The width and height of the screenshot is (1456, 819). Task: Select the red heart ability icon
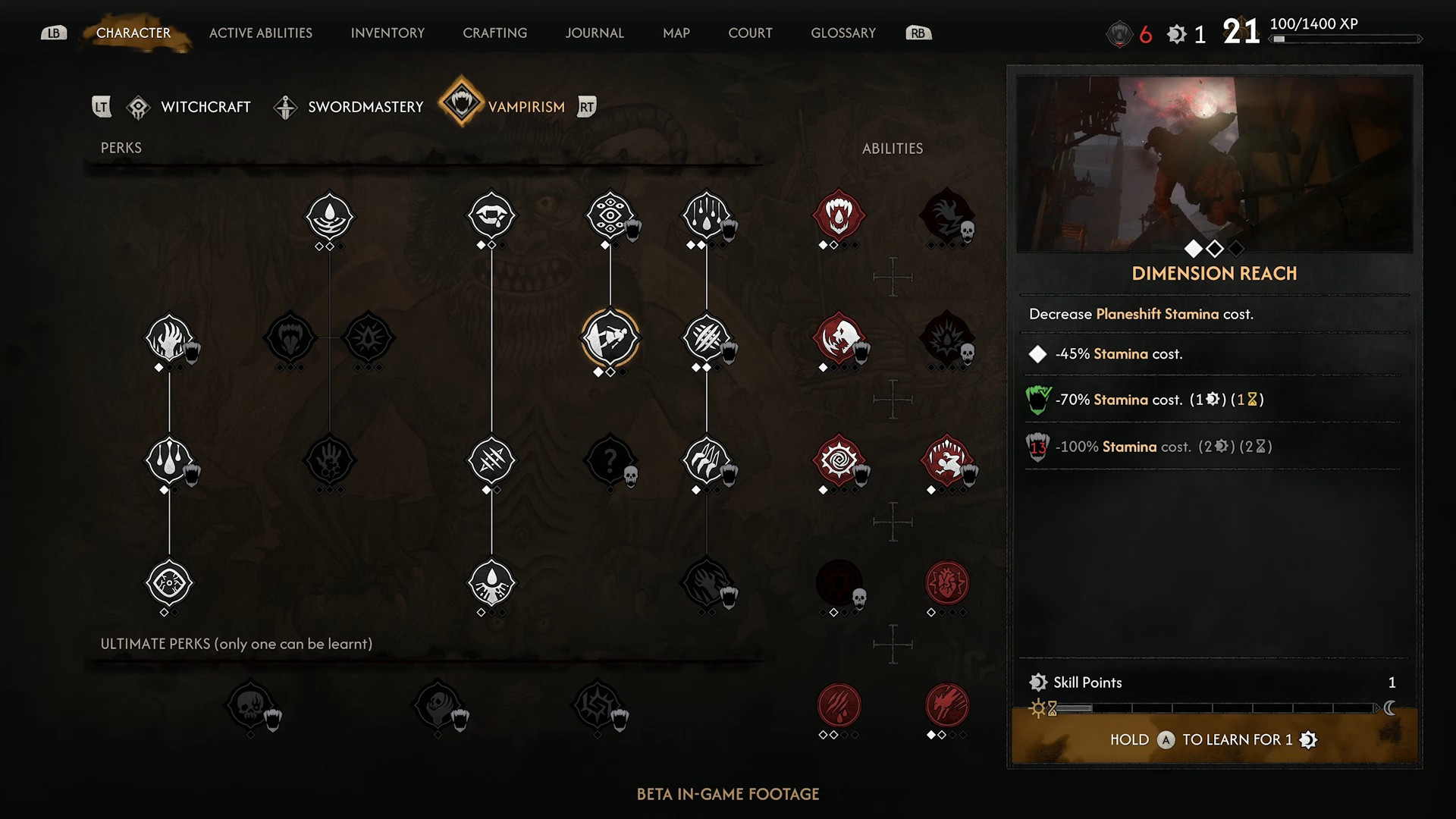tap(947, 582)
